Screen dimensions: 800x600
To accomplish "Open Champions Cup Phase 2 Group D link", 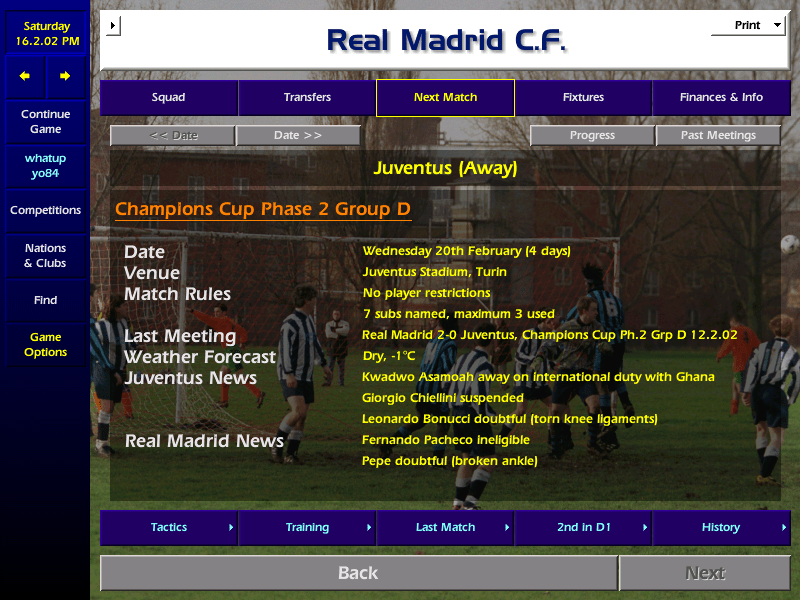I will (x=263, y=210).
